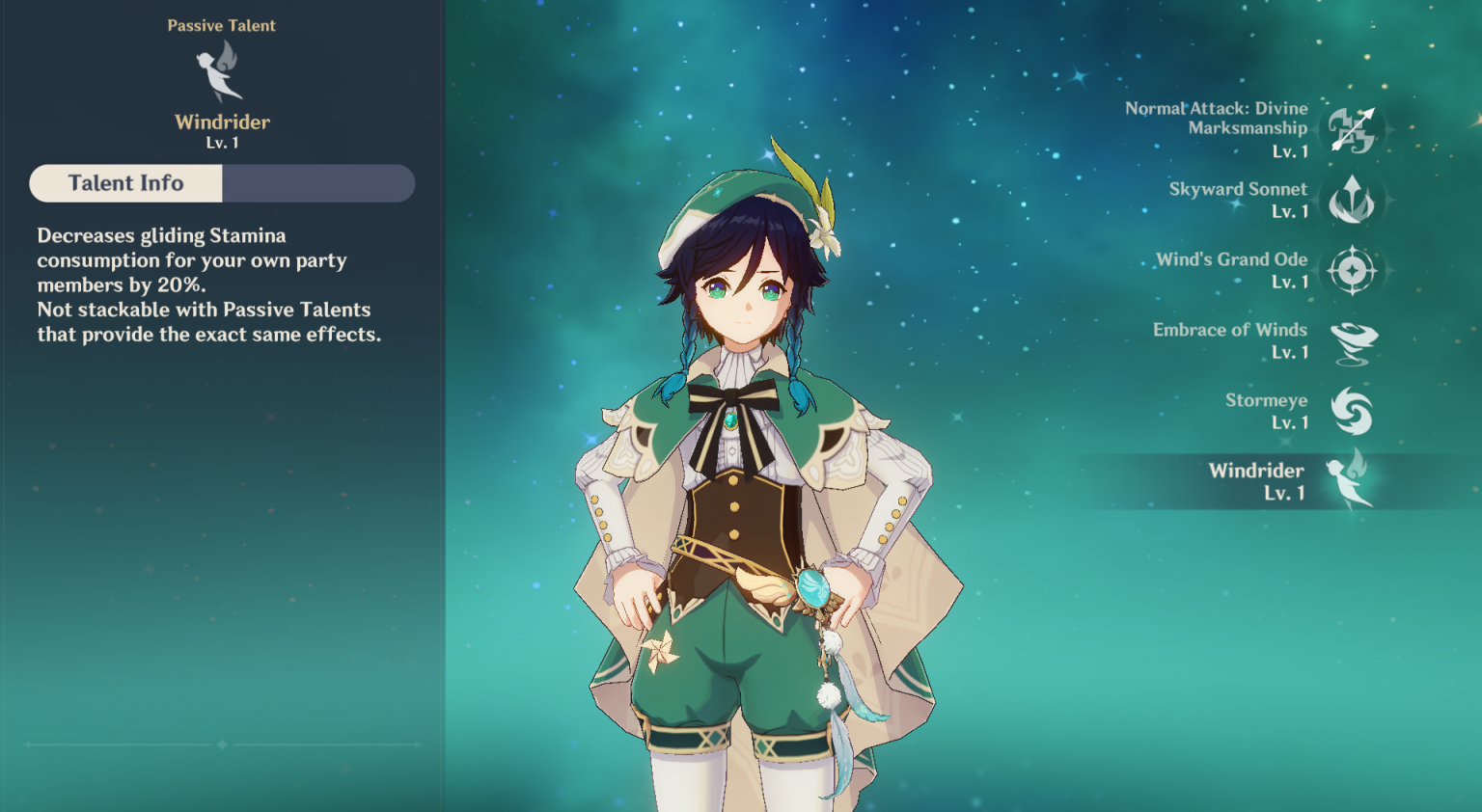Viewport: 1482px width, 812px height.
Task: View the Stormeye passive talent
Action: click(1352, 412)
